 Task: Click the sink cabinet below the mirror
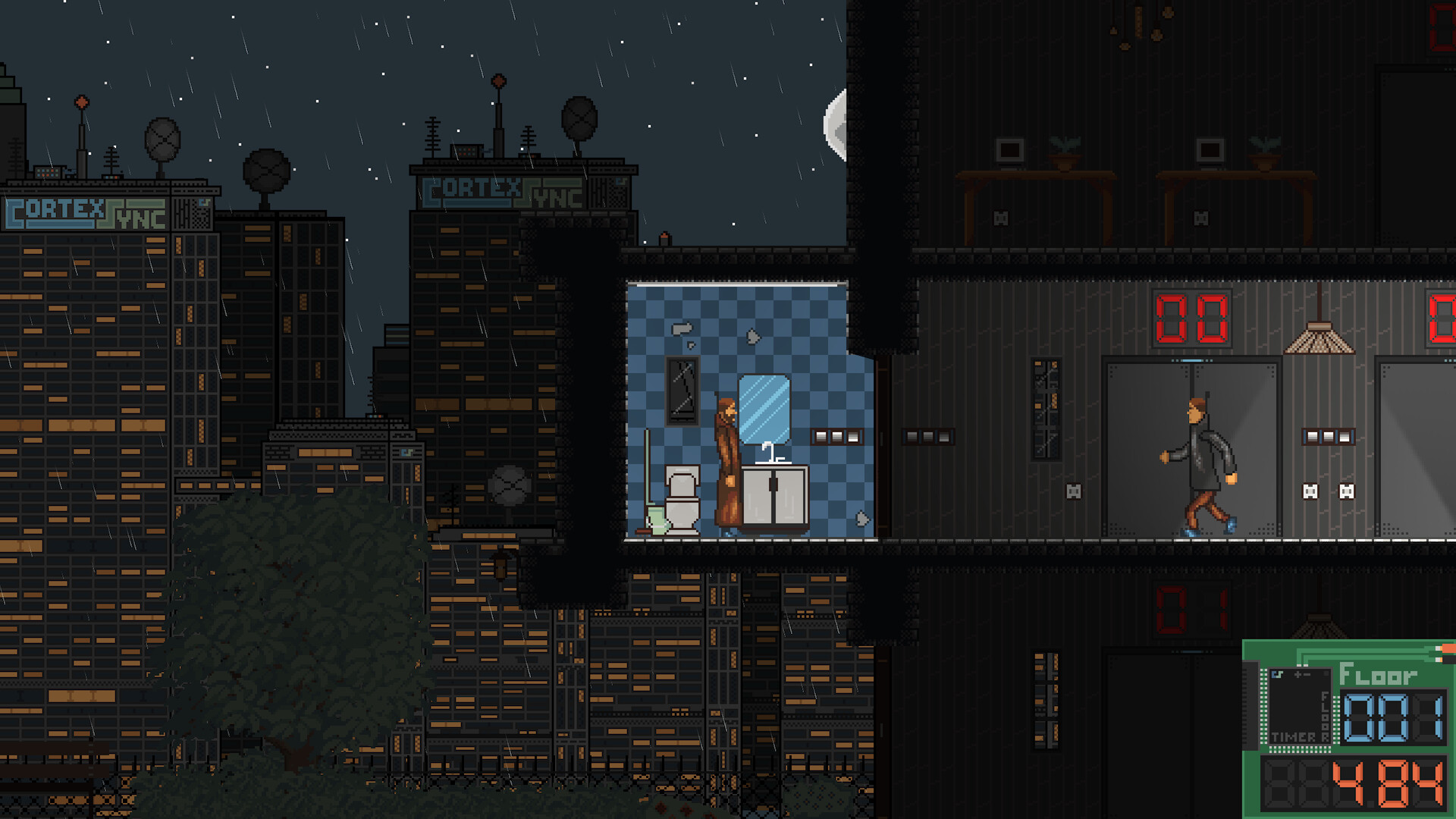(773, 497)
